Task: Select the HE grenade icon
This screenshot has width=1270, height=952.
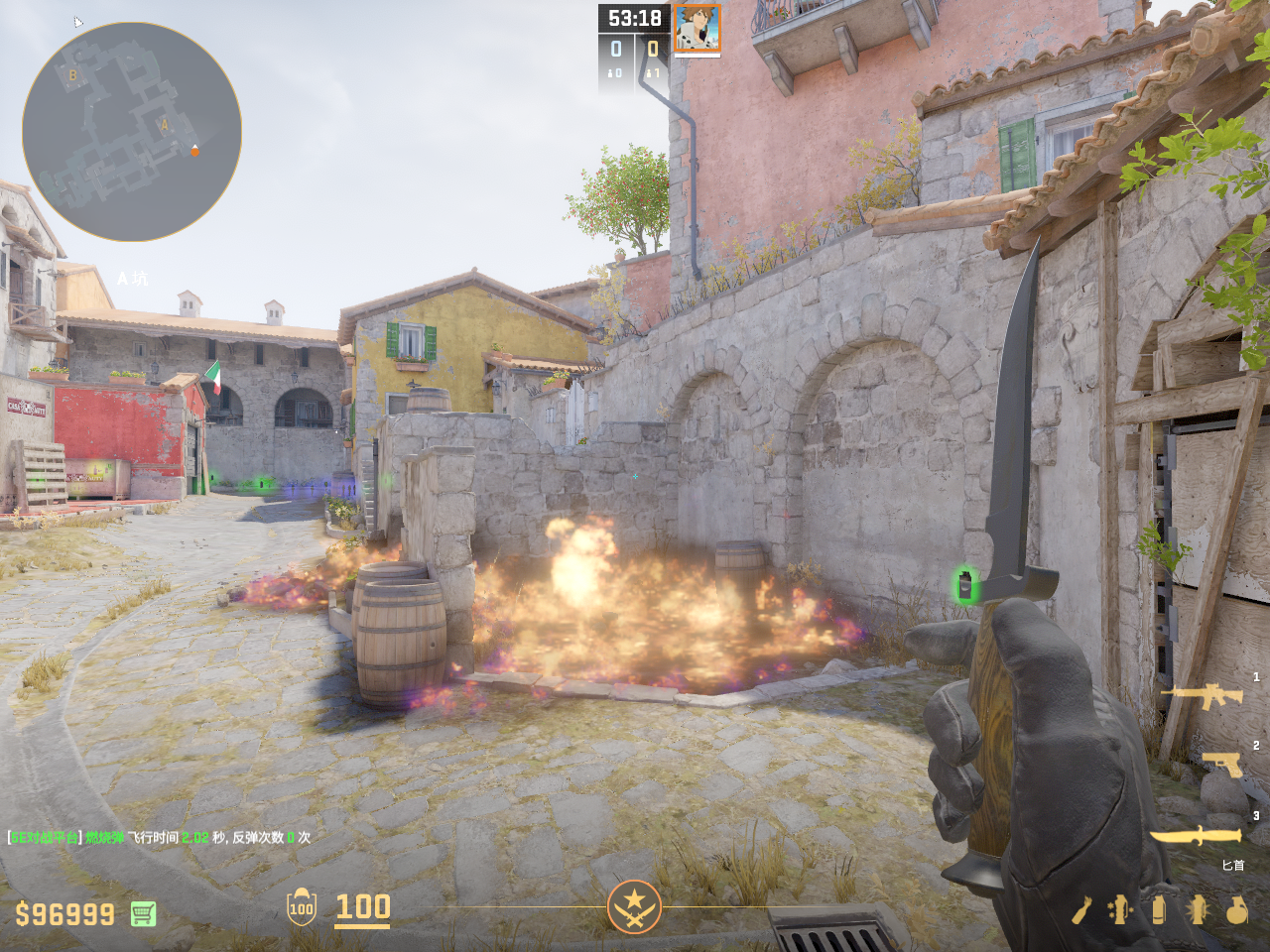Action: 1236,909
